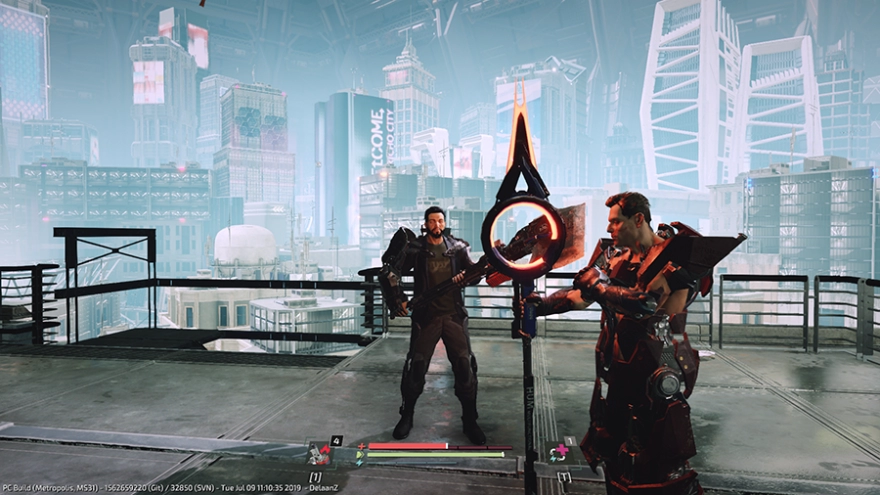Activate the pink cross healing ability icon

tap(559, 453)
